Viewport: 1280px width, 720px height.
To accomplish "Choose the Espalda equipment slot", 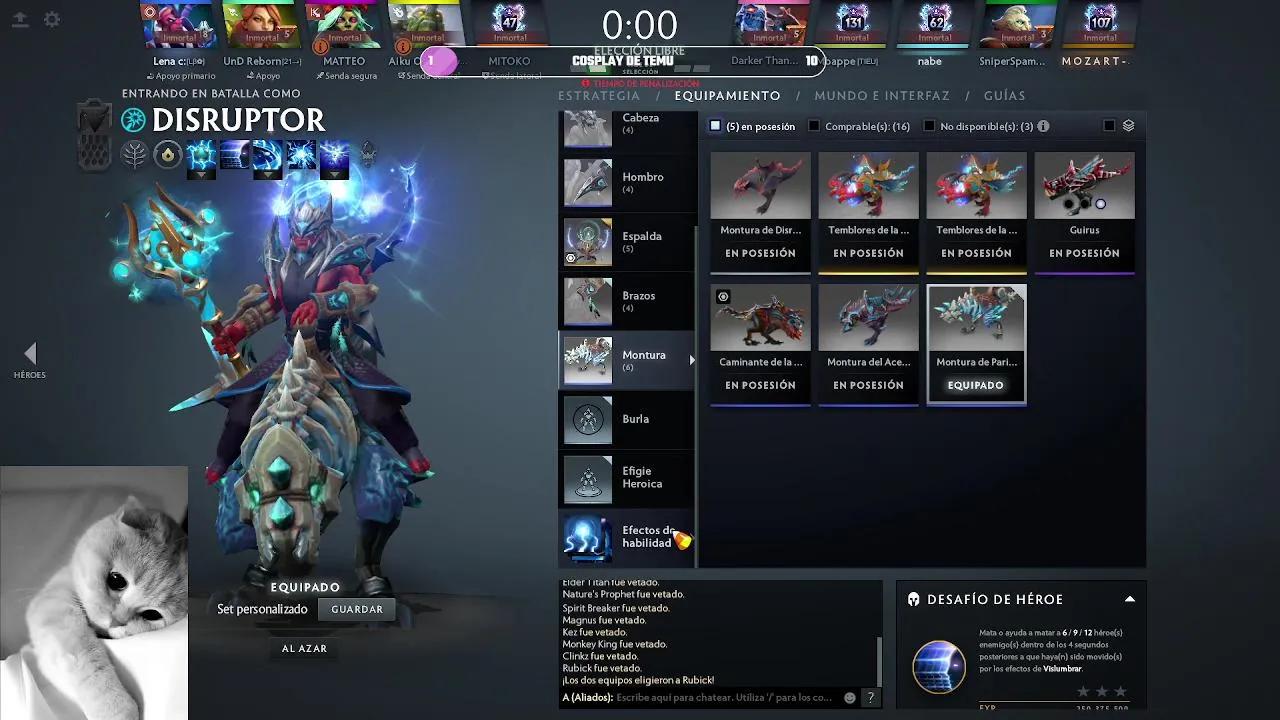I will point(627,242).
